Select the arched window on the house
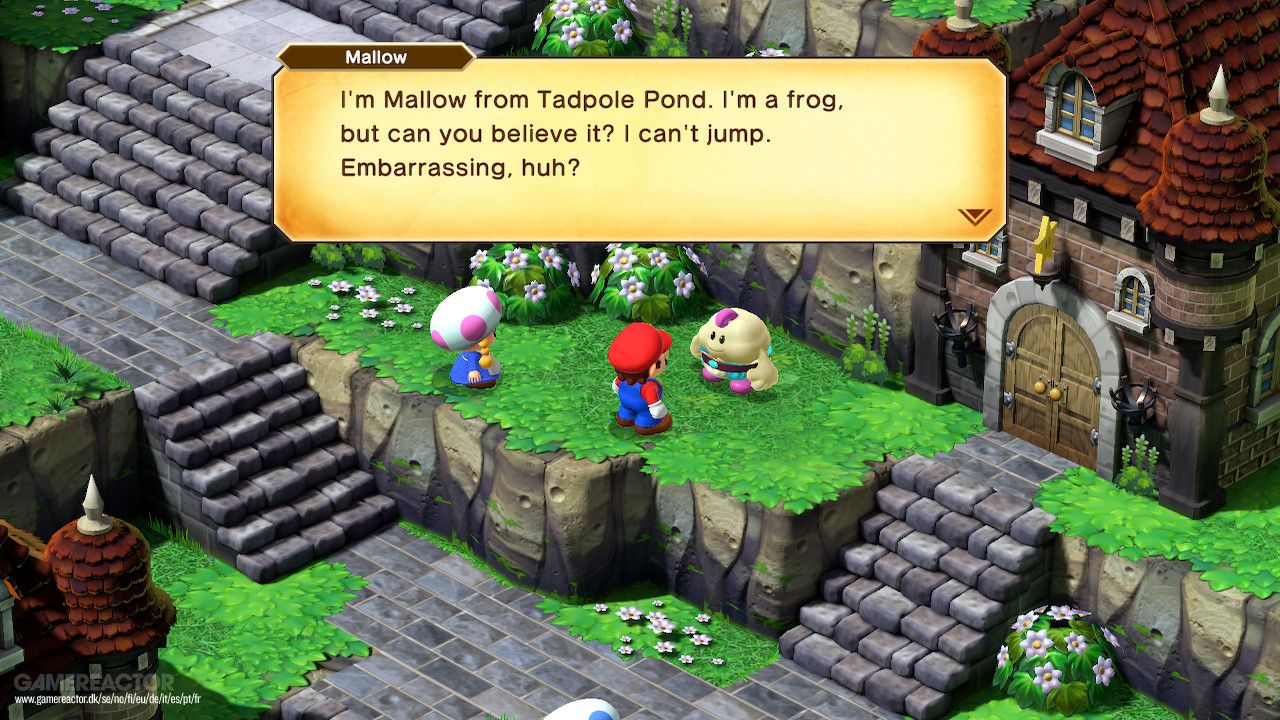This screenshot has width=1280, height=720. tap(1073, 110)
